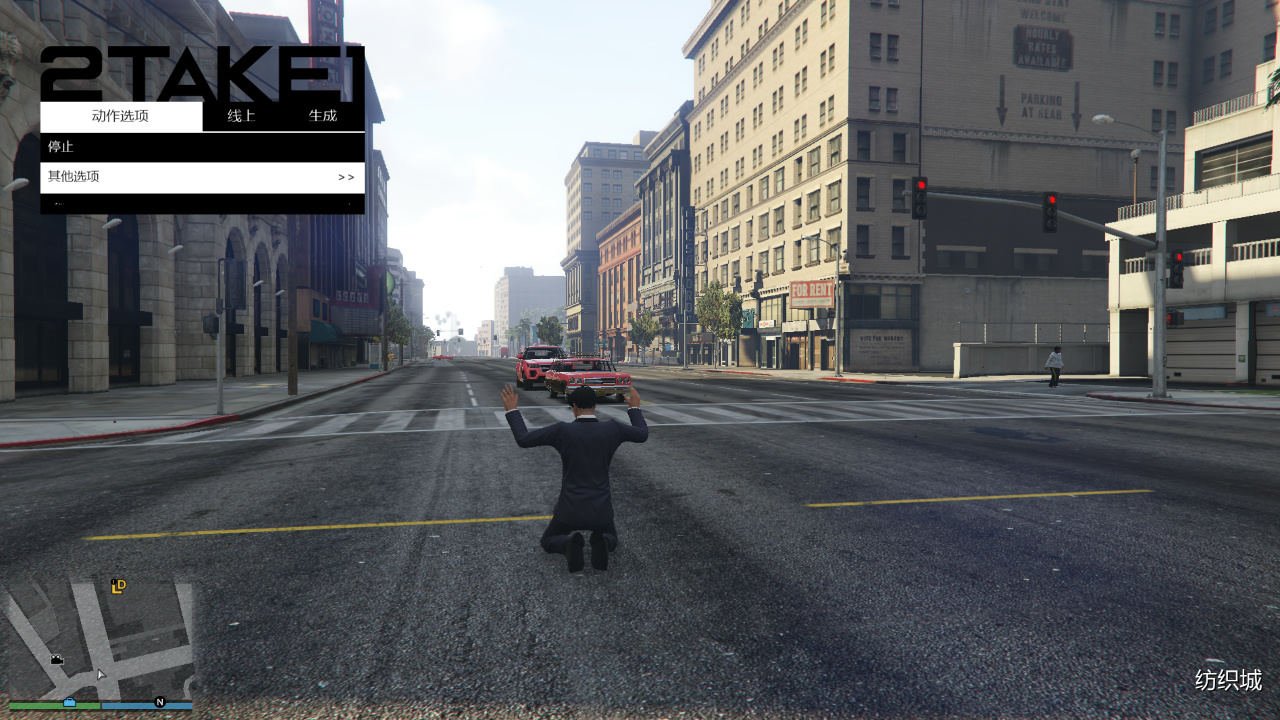
Task: Click the N compass icon on the minimap
Action: [160, 702]
